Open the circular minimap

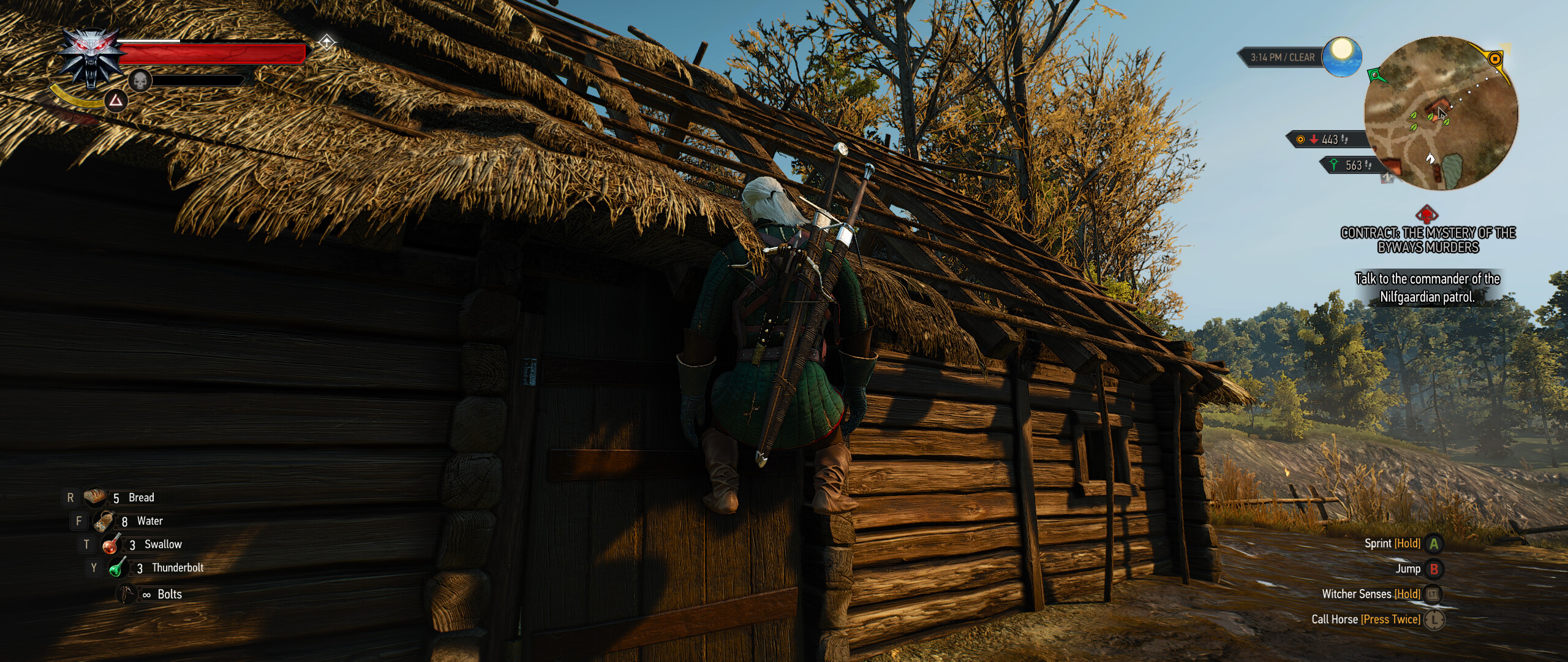(1441, 114)
